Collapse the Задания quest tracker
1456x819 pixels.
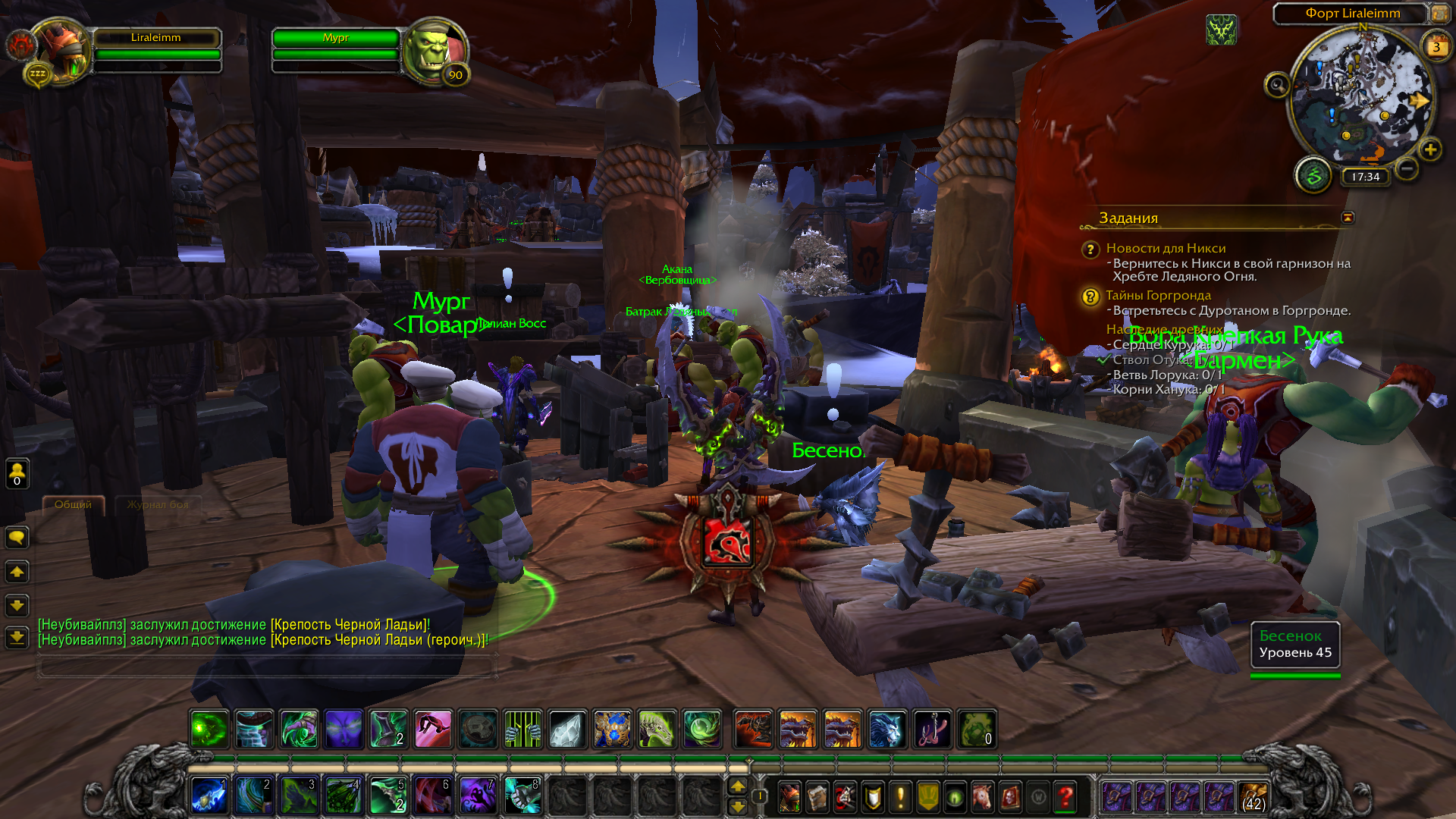[x=1348, y=218]
